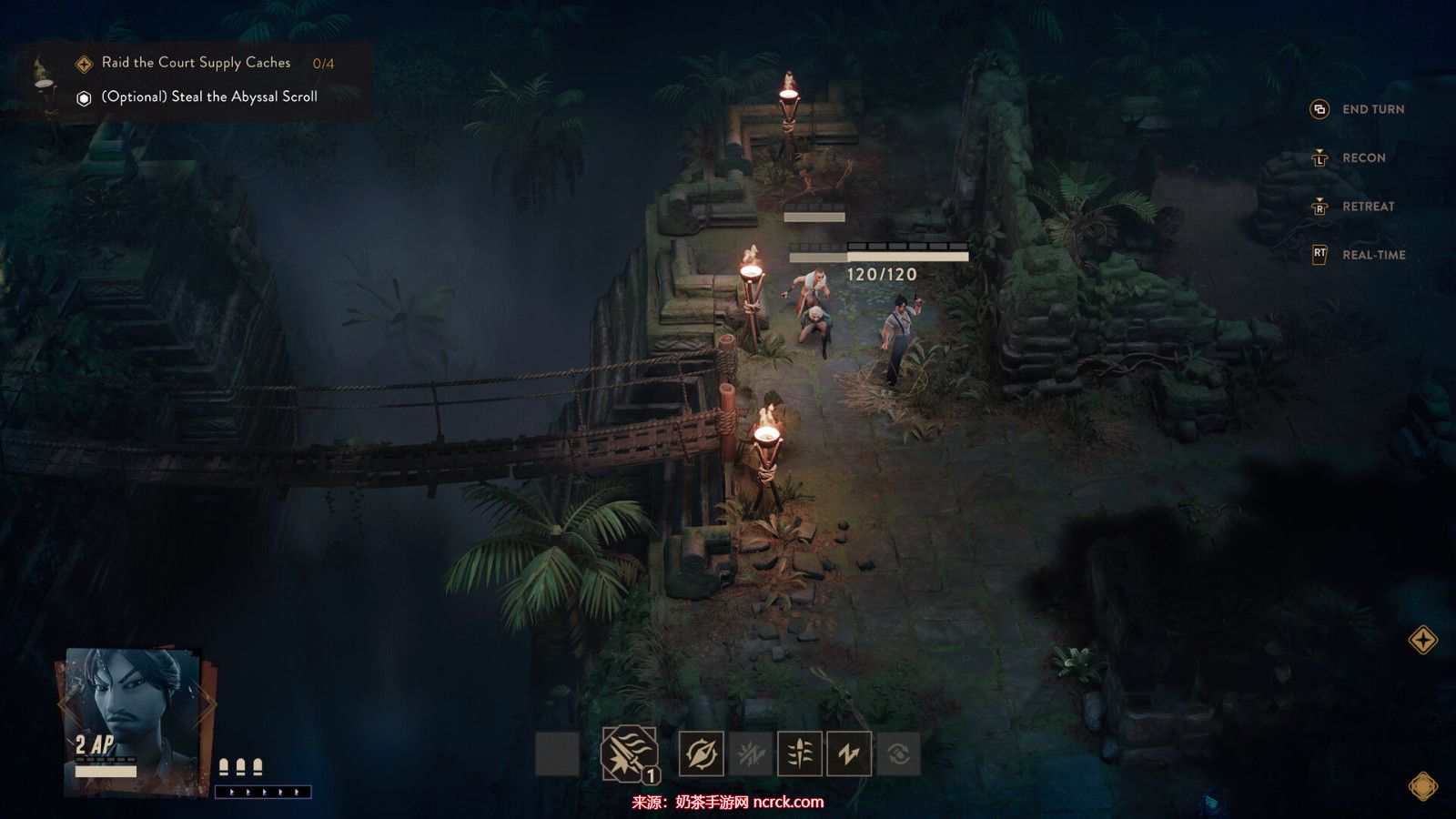Activate the compass needle ability
1456x819 pixels.
[x=702, y=753]
